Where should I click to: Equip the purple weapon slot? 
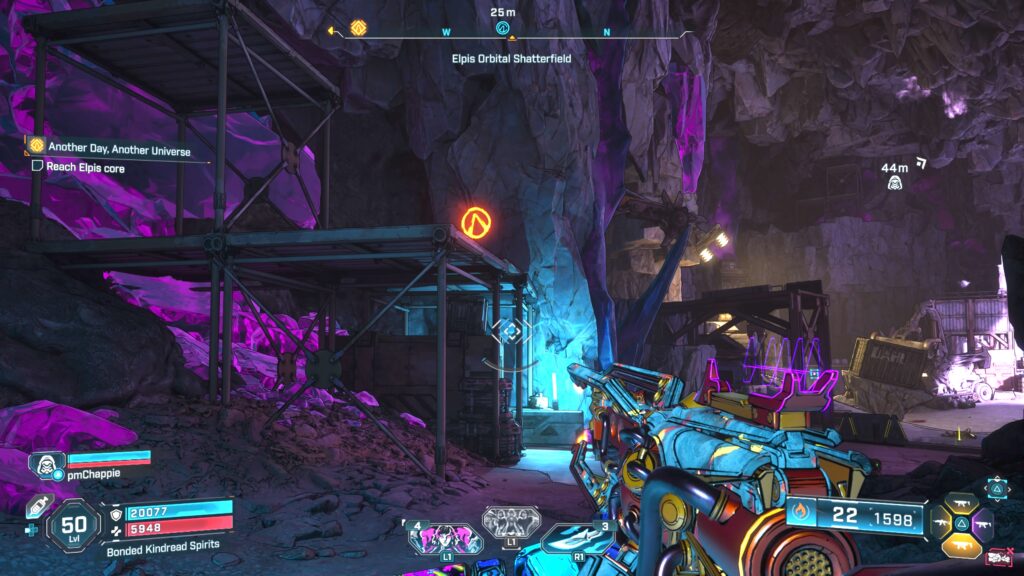983,525
